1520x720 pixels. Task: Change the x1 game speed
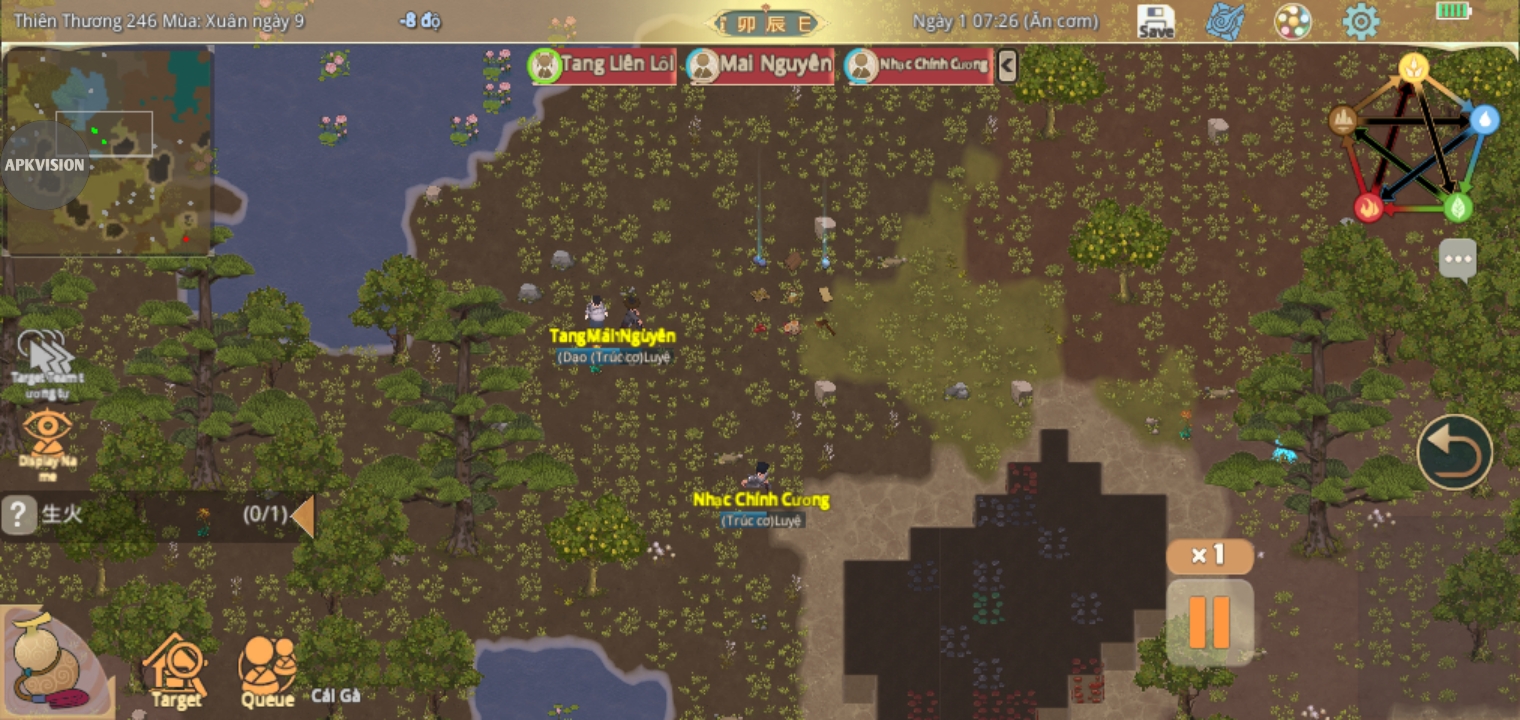1209,556
